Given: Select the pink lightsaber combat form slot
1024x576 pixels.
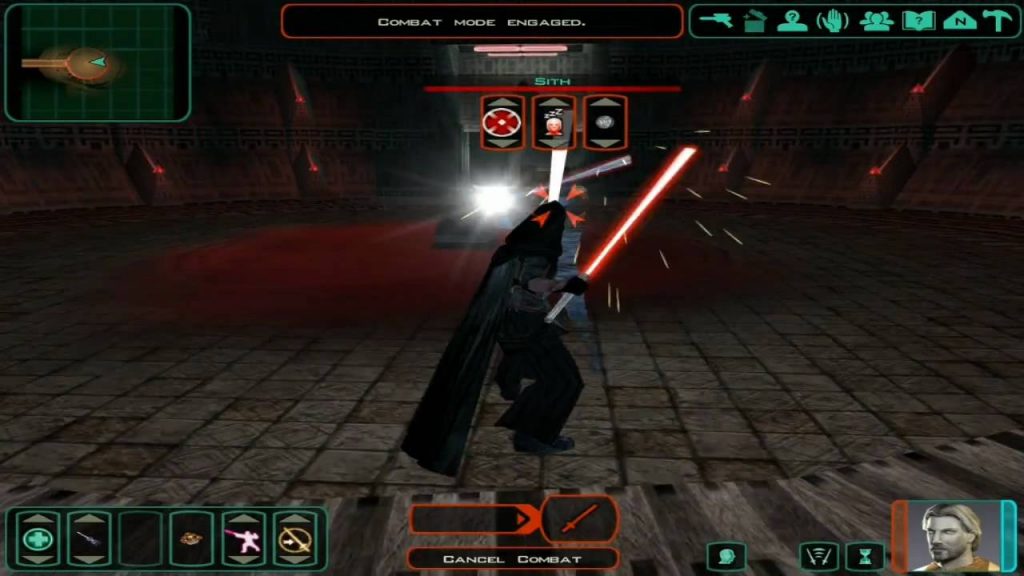Looking at the screenshot, I should click(243, 540).
